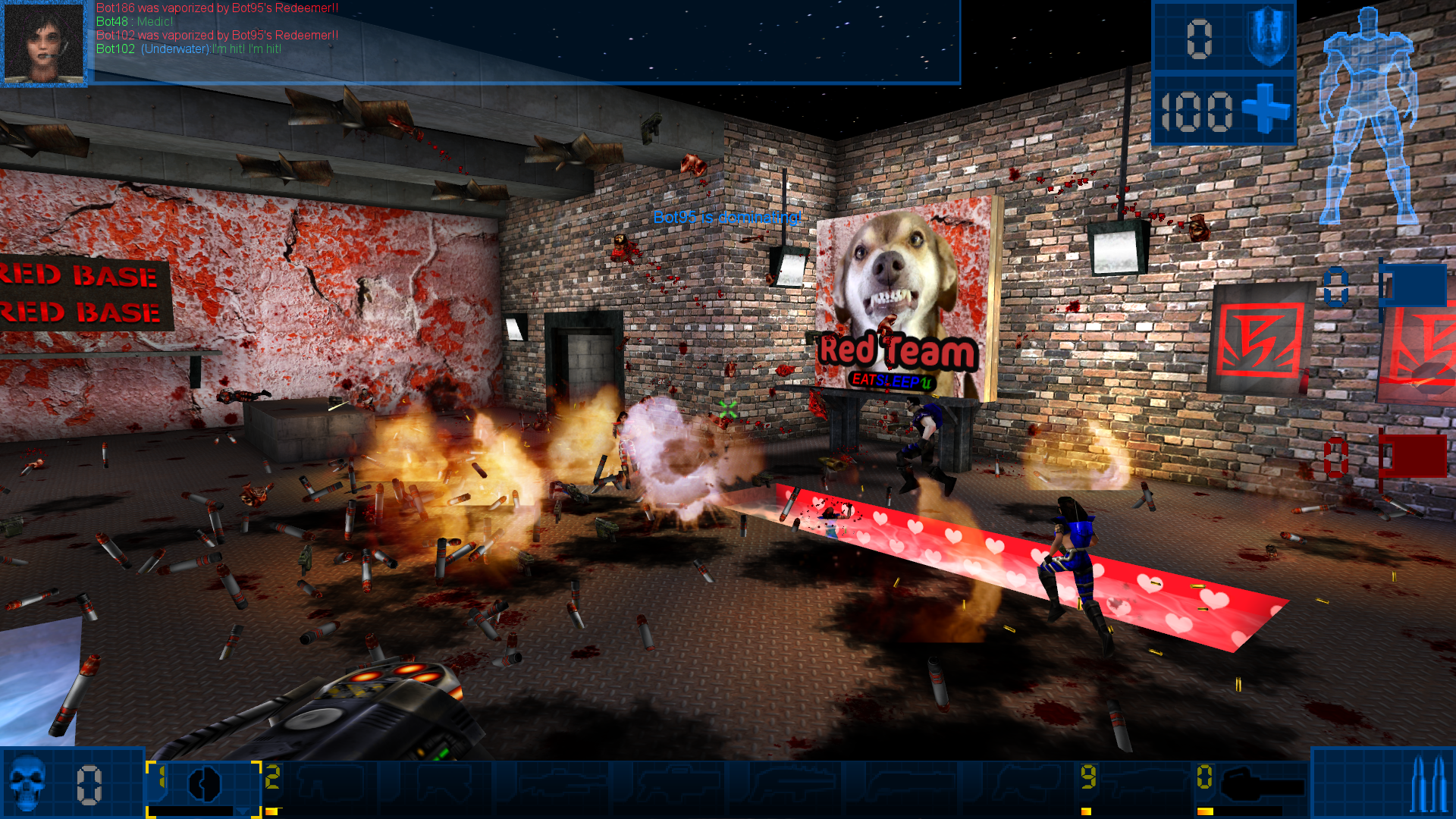The image size is (1456, 819).
Task: Click the player portrait thumbnail top left
Action: [x=44, y=43]
